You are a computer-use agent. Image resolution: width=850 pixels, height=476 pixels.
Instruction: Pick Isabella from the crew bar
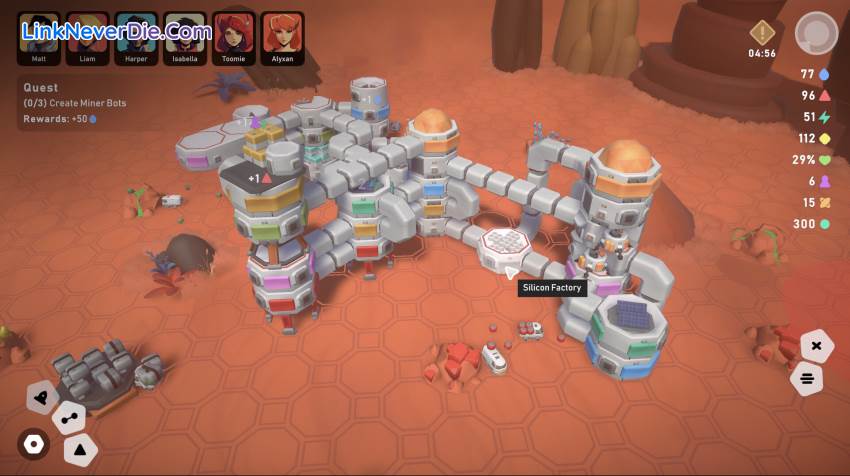(x=185, y=33)
